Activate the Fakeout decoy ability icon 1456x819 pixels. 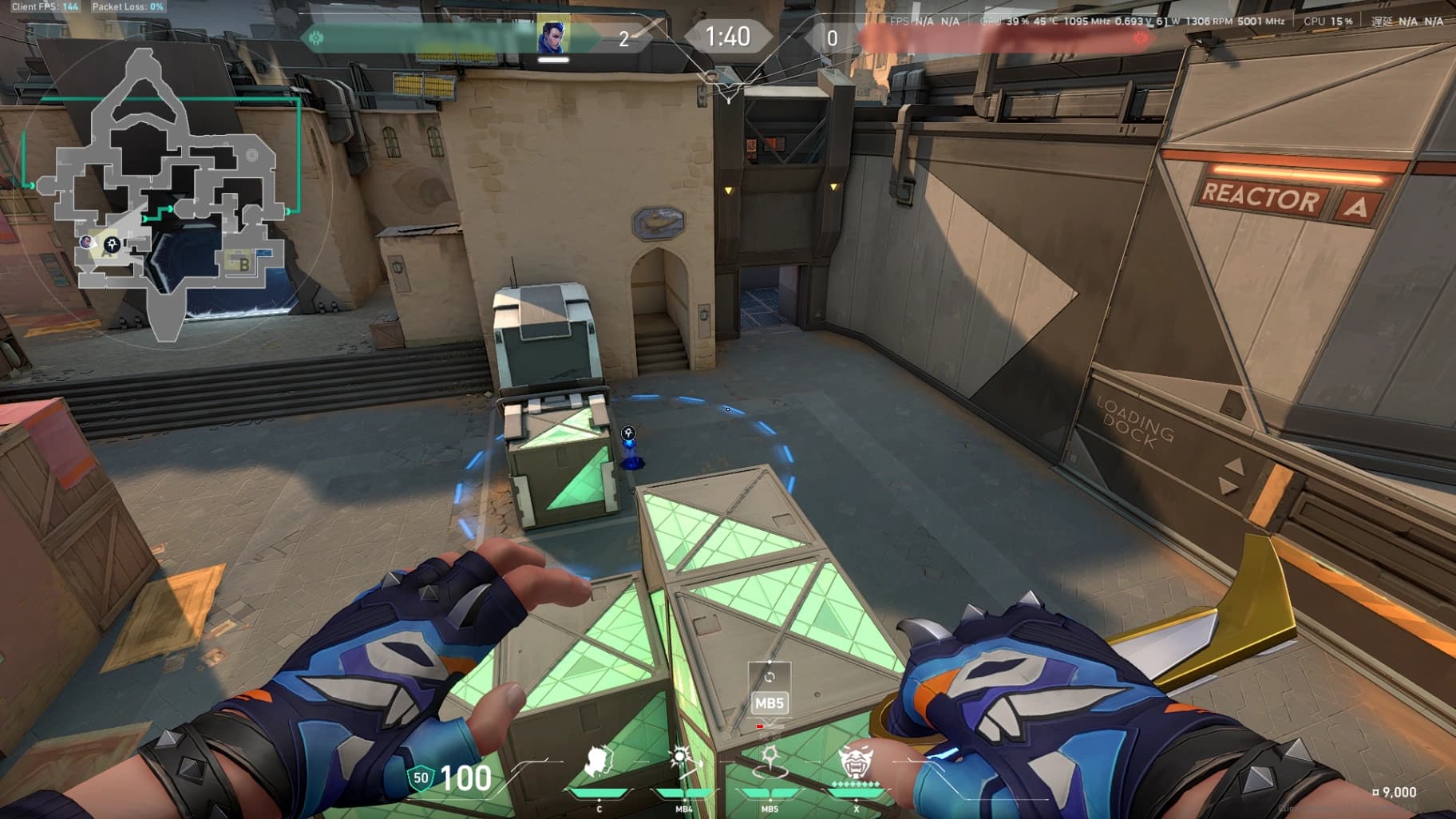(599, 762)
